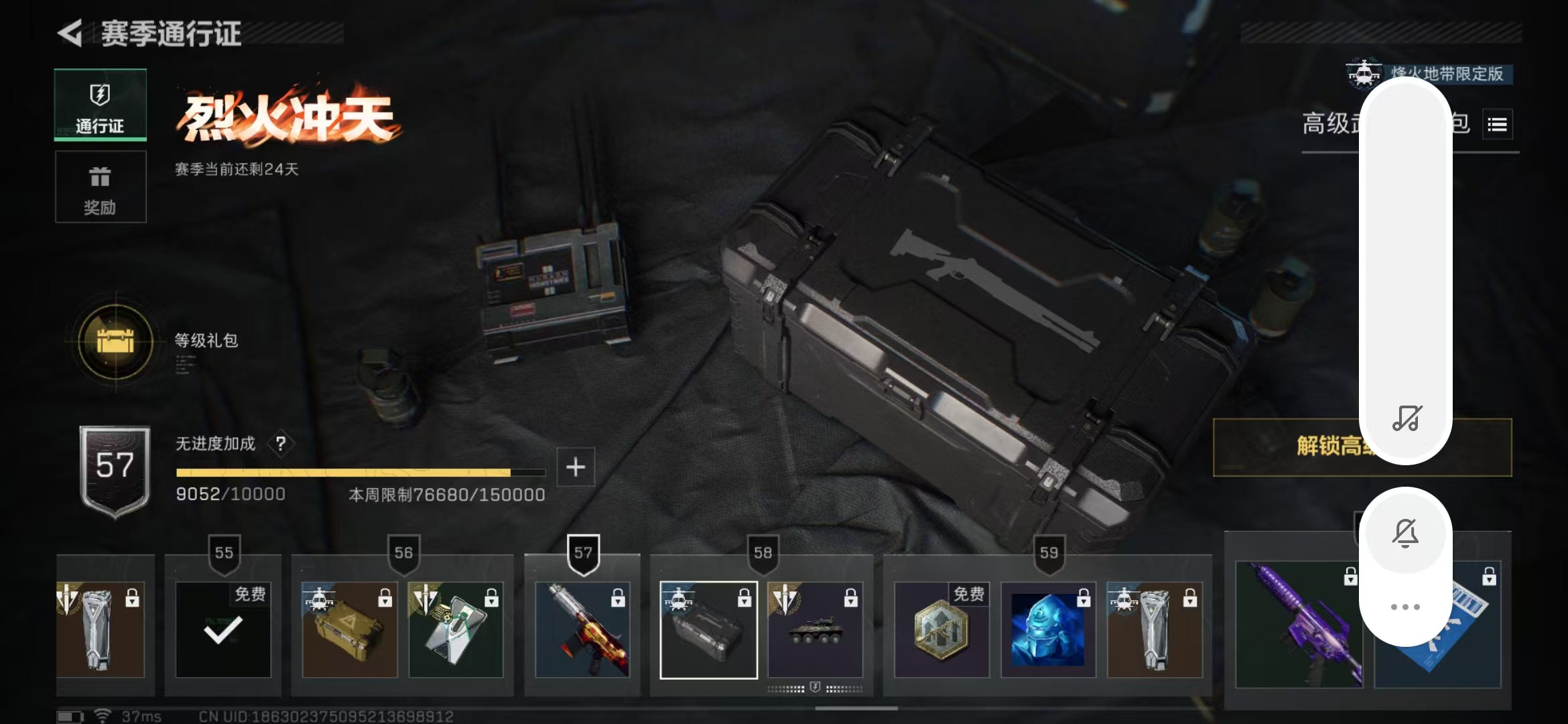Select the armored vehicle reward tile

click(x=815, y=629)
